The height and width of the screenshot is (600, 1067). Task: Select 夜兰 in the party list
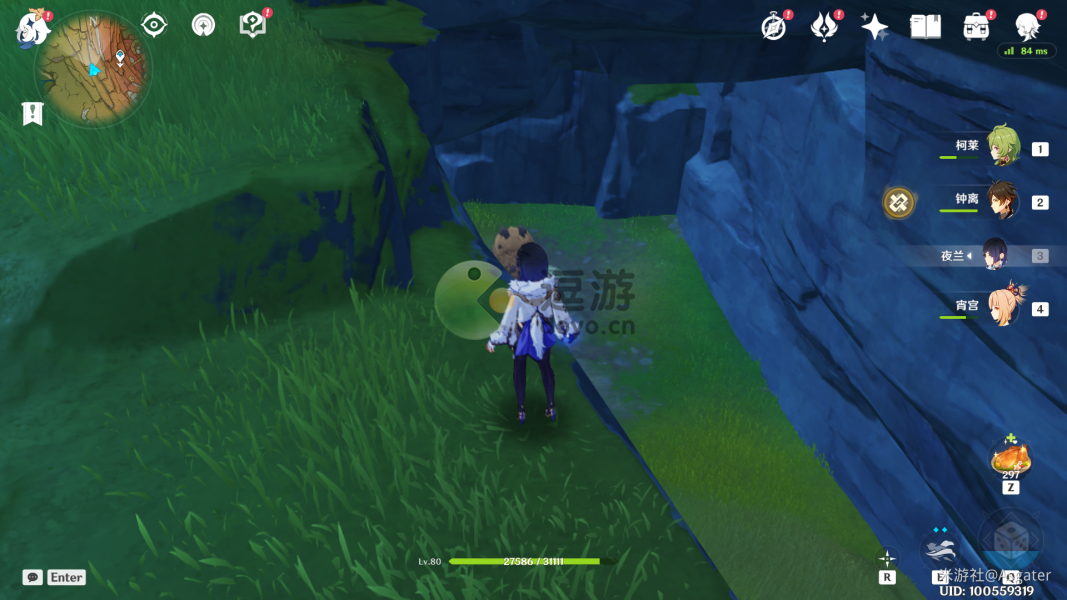(x=995, y=255)
